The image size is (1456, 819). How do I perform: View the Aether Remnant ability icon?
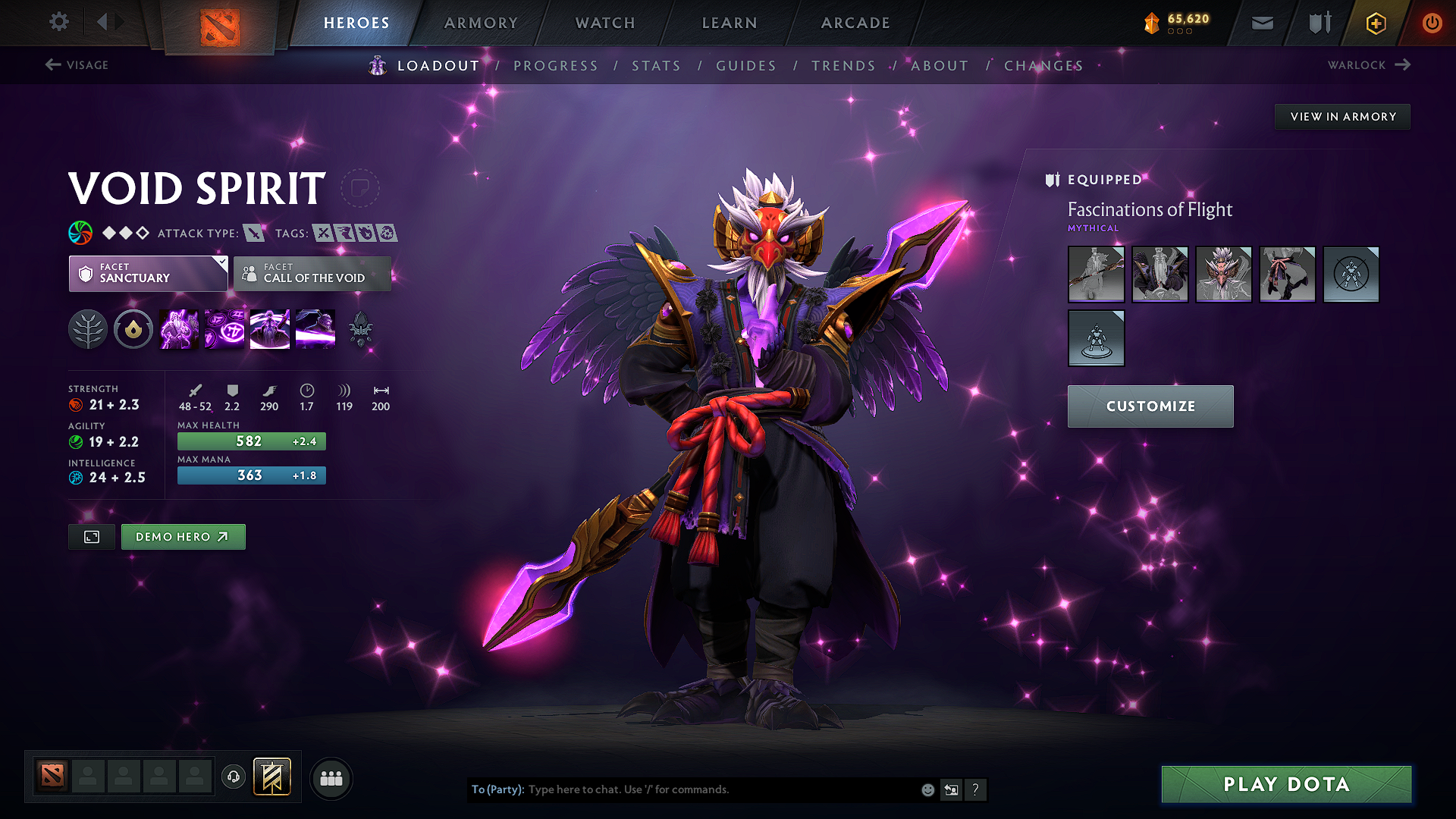coord(178,329)
